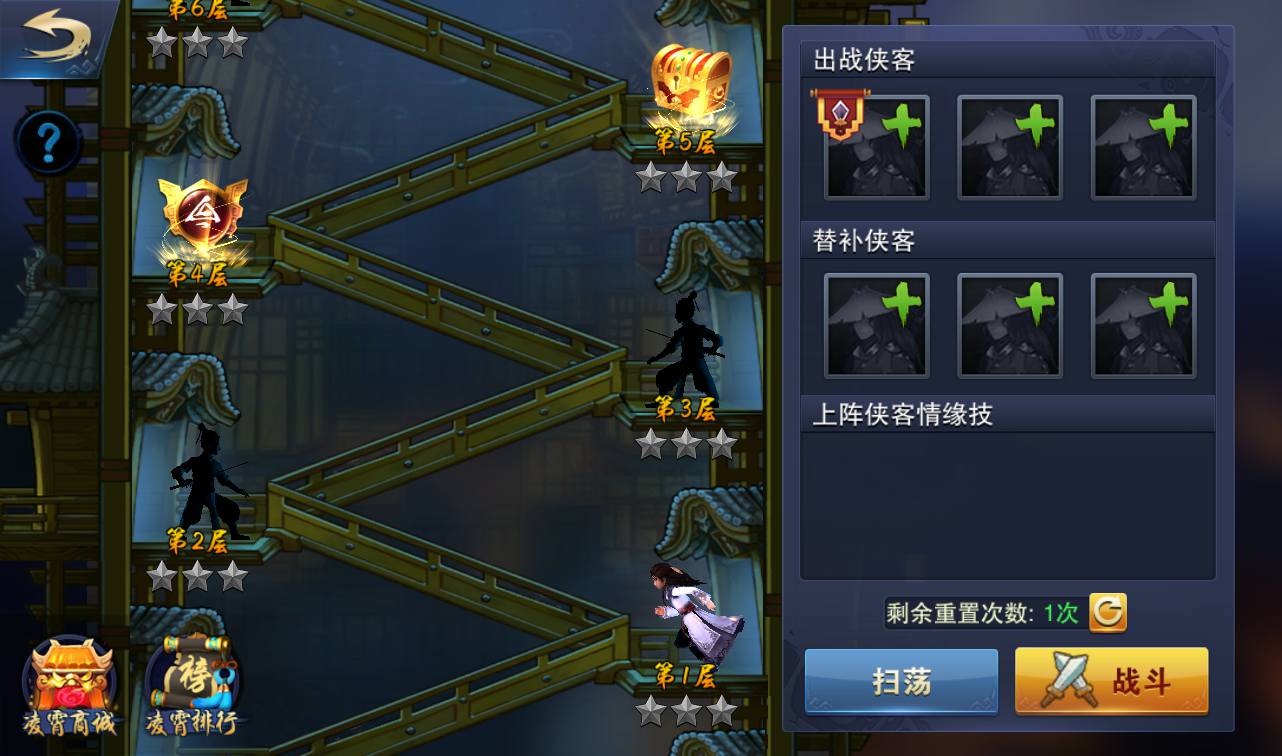
Task: Add hero to the red-banner leader slot
Action: click(x=877, y=148)
